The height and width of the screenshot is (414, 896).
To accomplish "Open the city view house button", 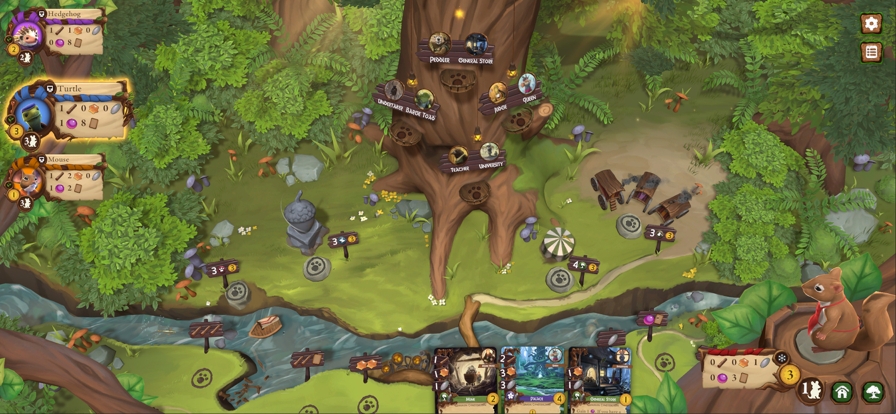I will (x=842, y=392).
